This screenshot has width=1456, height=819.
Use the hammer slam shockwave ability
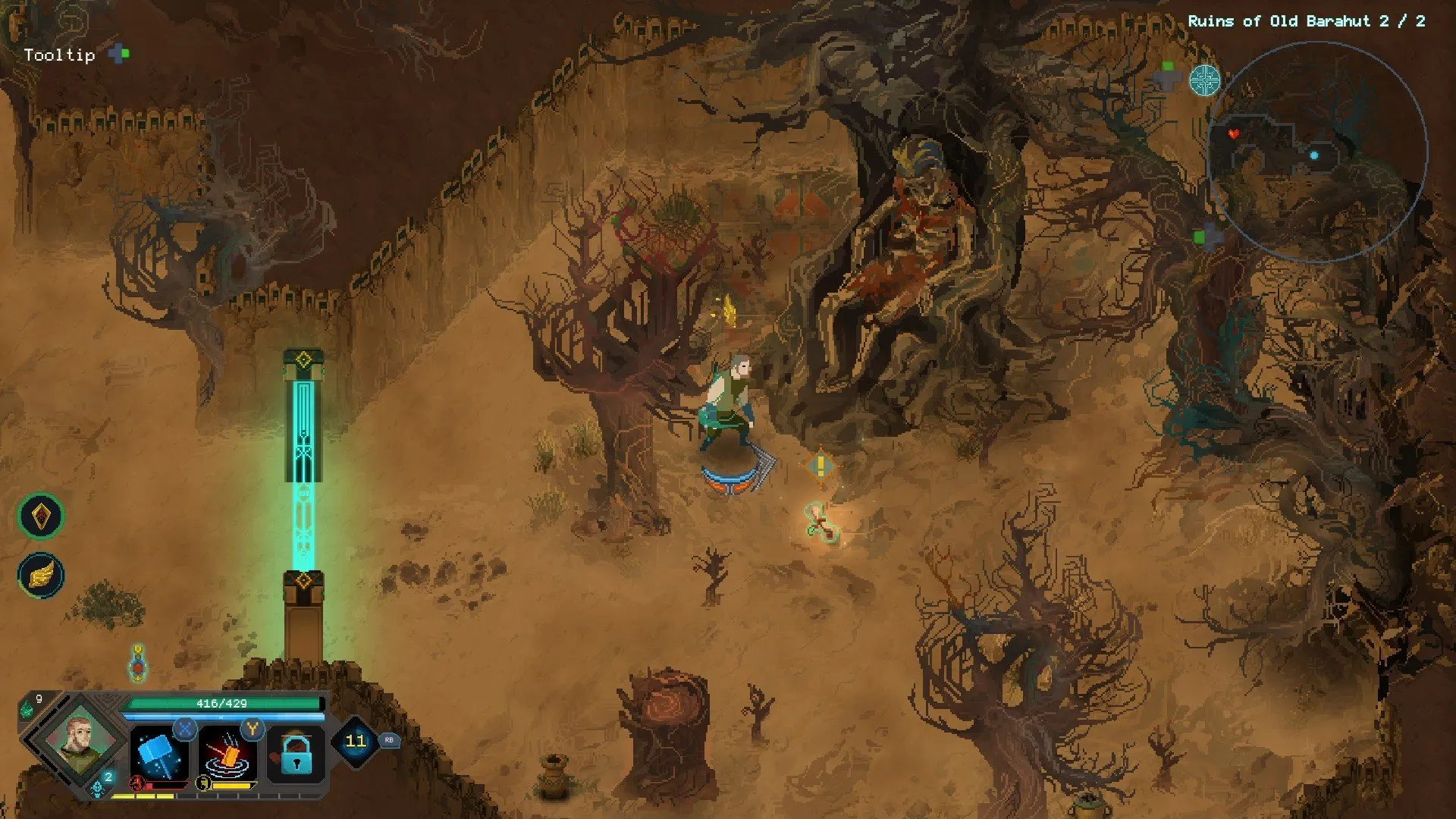(x=227, y=754)
